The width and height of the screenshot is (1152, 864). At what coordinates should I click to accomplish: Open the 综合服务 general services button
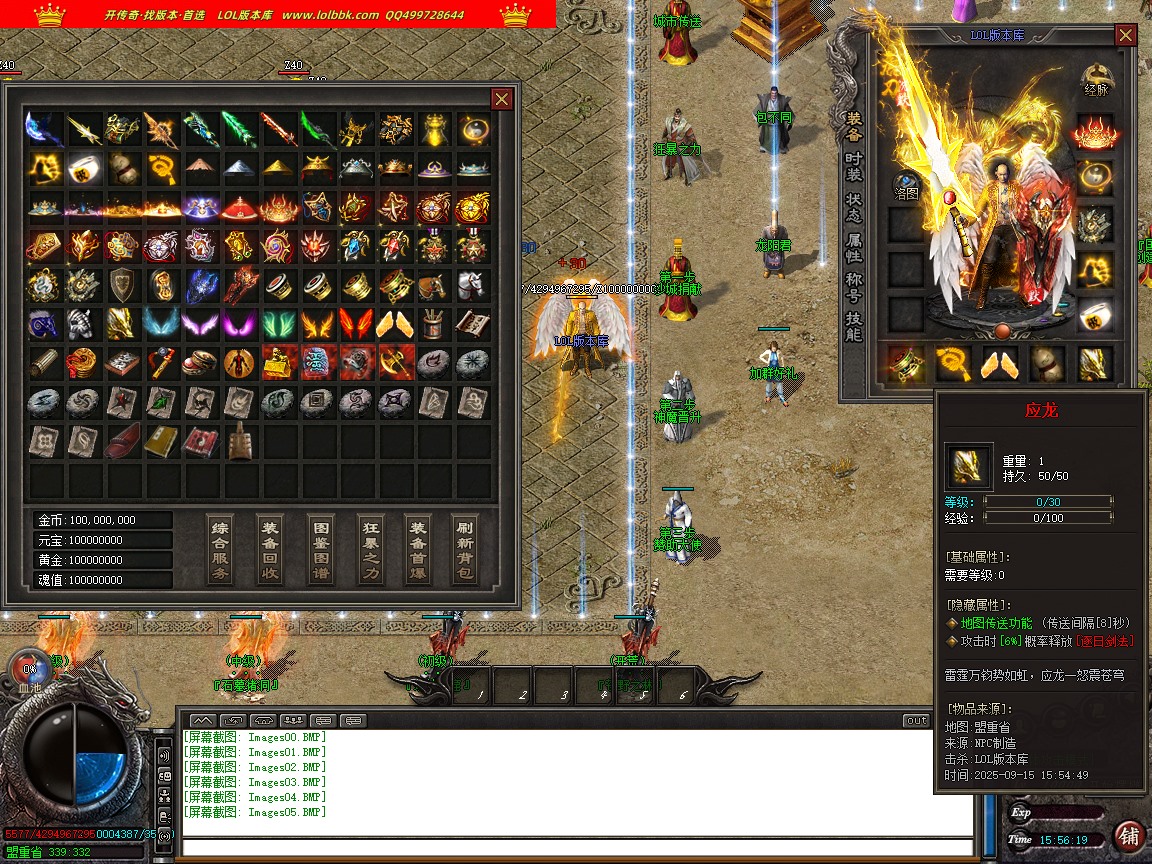(221, 549)
